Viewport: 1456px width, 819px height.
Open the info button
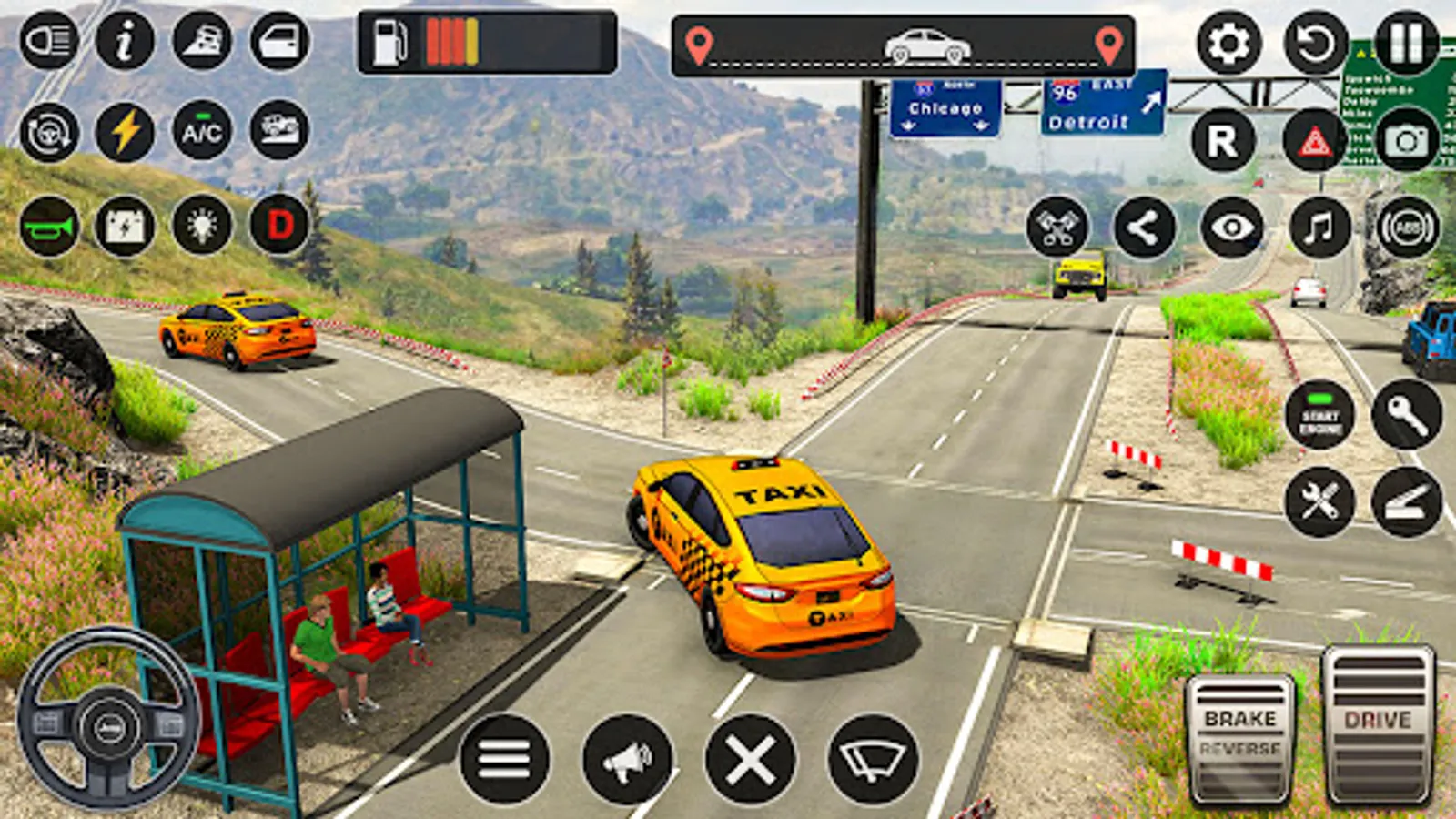[x=125, y=41]
